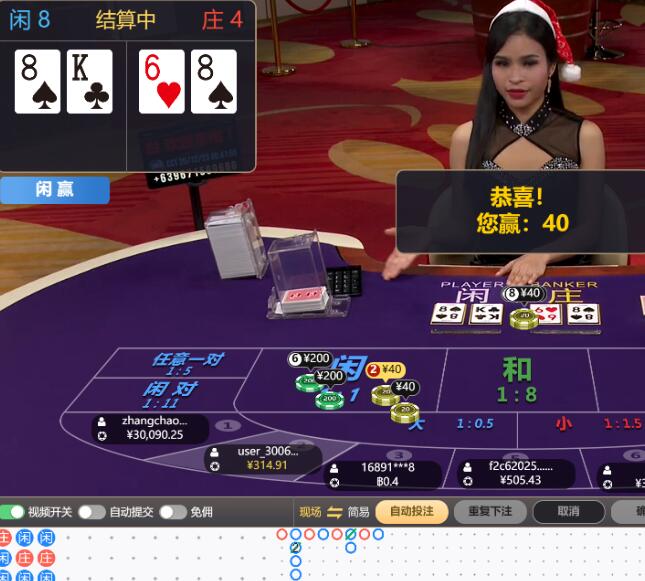645x581 pixels.
Task: Select player zhangchao's seat panel
Action: tap(152, 428)
